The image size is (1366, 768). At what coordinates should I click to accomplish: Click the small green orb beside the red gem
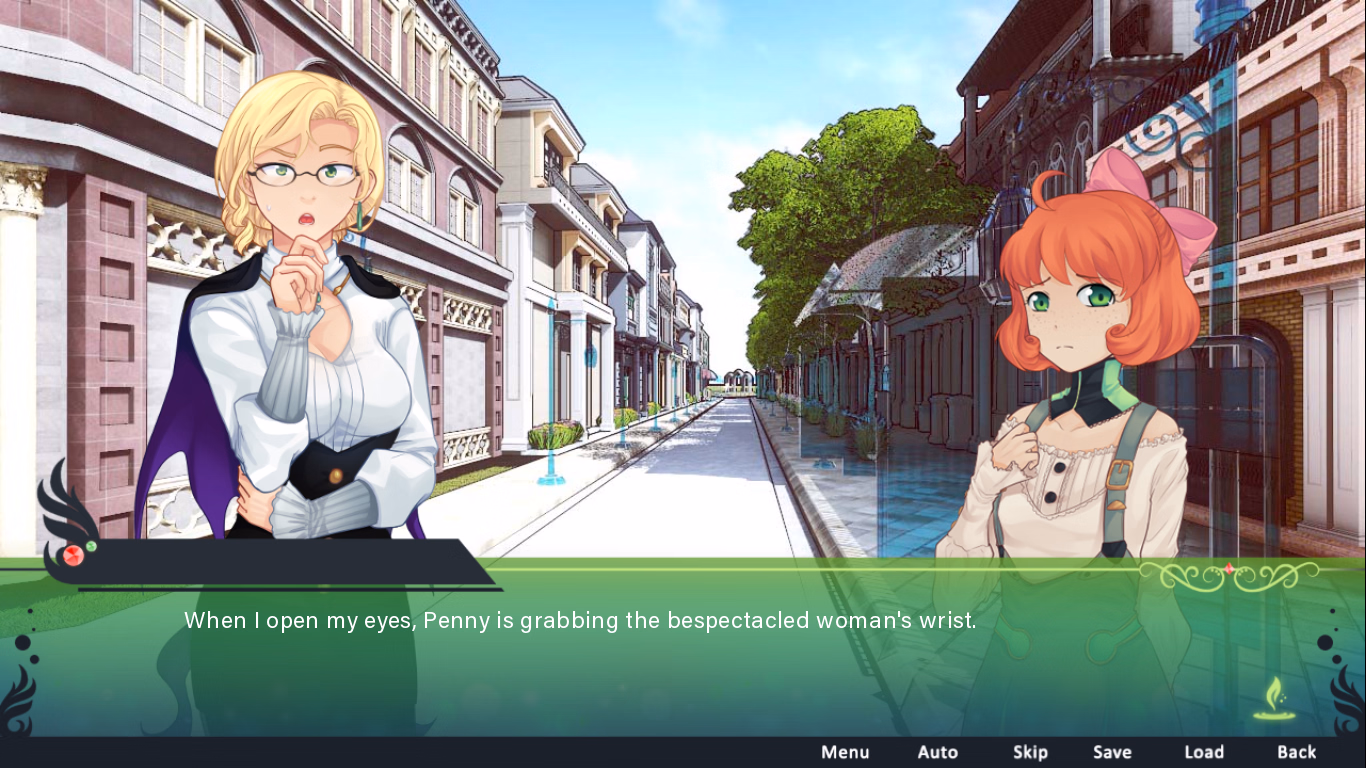pyautogui.click(x=91, y=547)
